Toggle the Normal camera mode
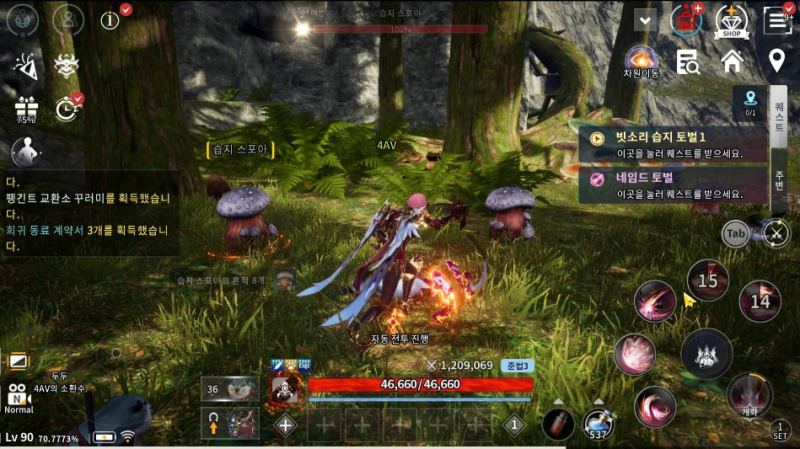The height and width of the screenshot is (449, 800). (18, 397)
